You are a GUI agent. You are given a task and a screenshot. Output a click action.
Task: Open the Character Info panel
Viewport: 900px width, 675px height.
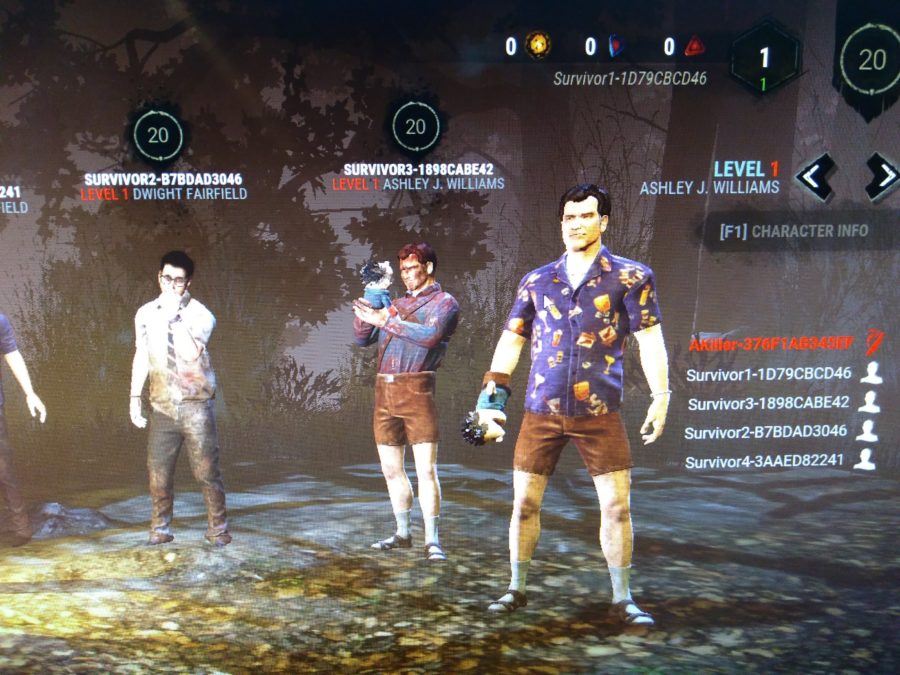[794, 231]
